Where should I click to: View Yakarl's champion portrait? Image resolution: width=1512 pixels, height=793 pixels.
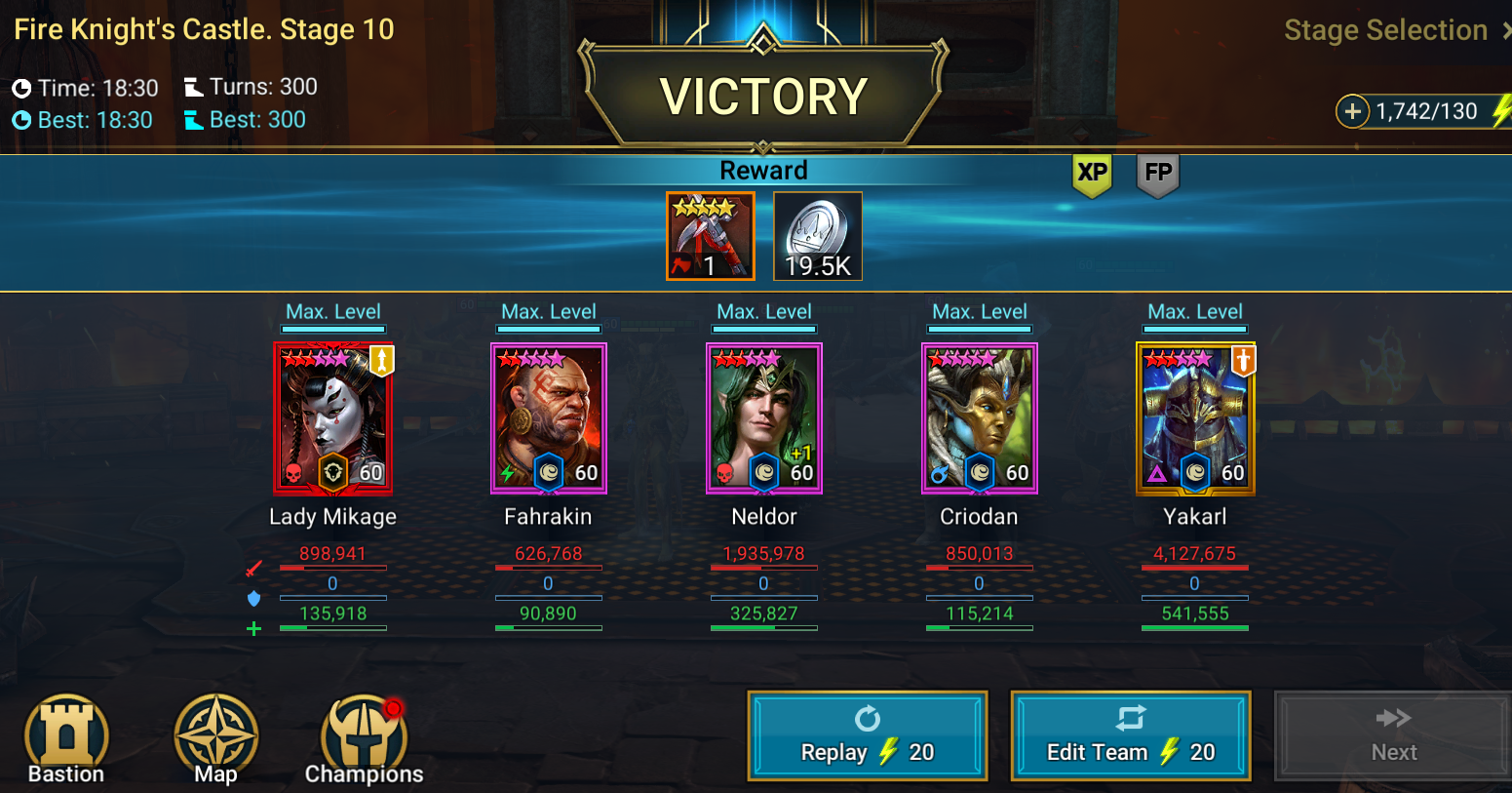click(1195, 418)
